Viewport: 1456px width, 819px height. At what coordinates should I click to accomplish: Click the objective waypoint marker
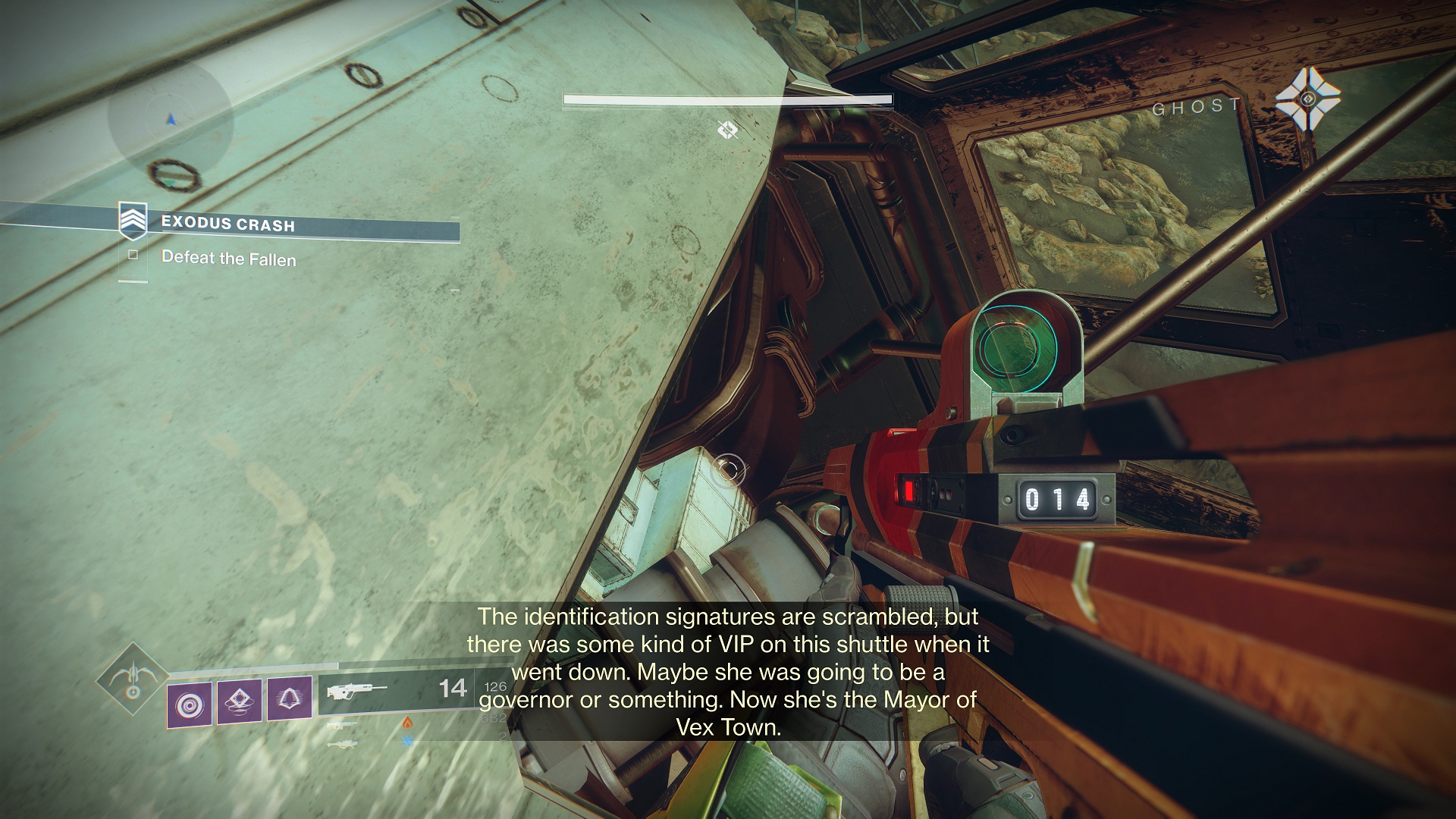(728, 130)
